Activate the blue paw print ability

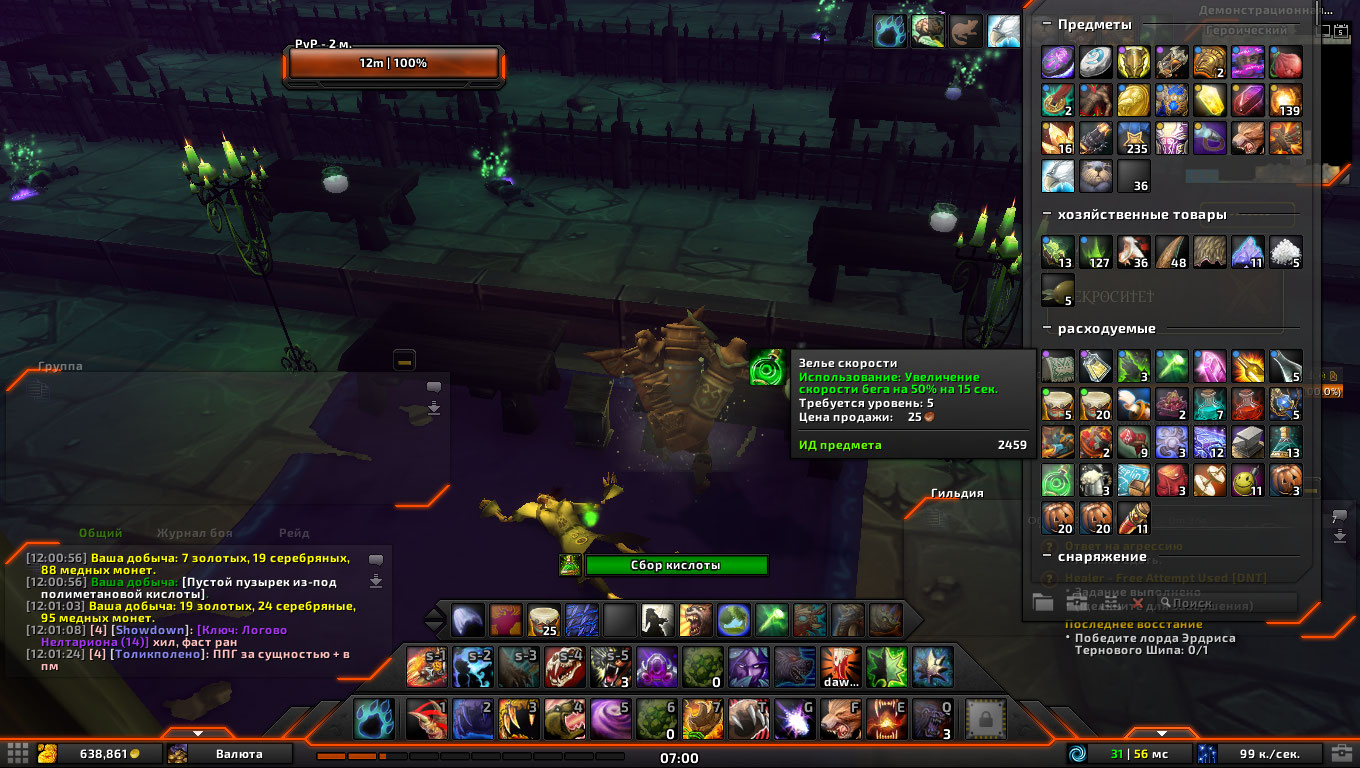click(373, 719)
